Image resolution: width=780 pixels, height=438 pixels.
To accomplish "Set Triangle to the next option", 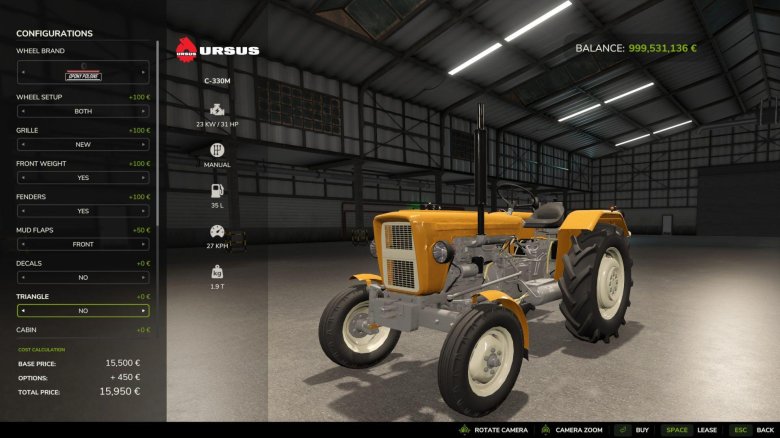I will click(145, 311).
